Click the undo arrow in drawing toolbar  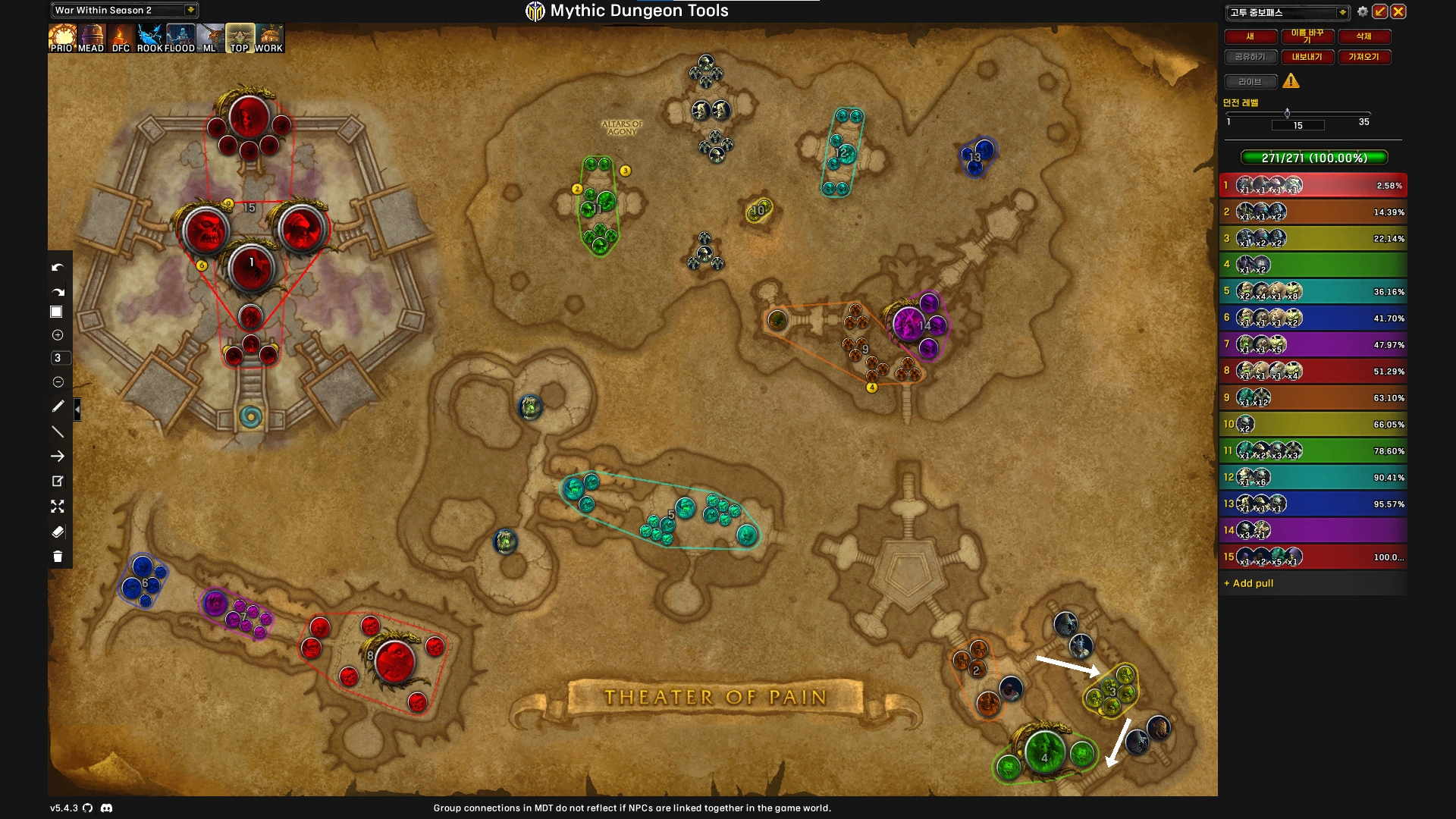58,268
